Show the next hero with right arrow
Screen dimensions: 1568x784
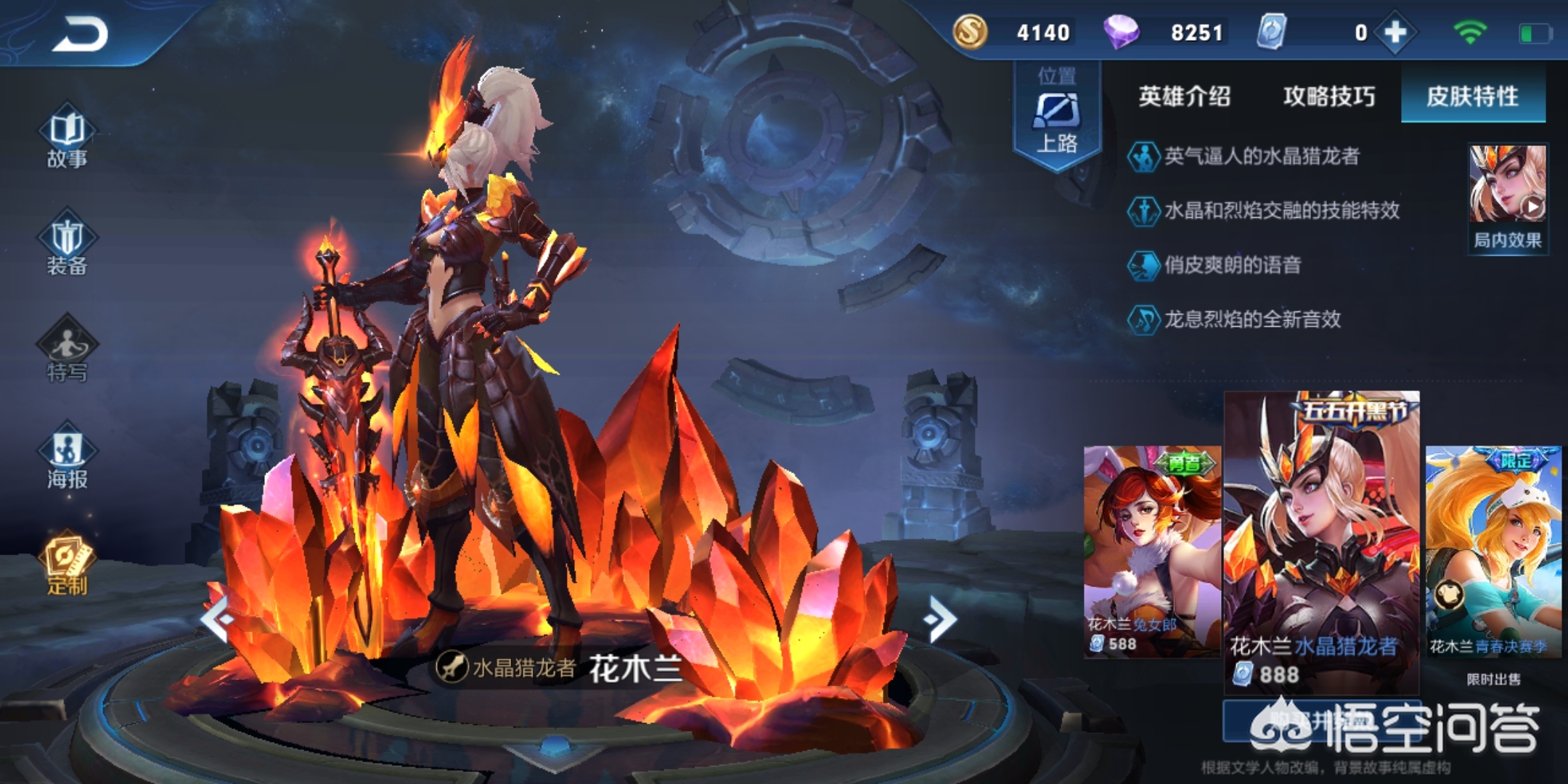point(942,619)
